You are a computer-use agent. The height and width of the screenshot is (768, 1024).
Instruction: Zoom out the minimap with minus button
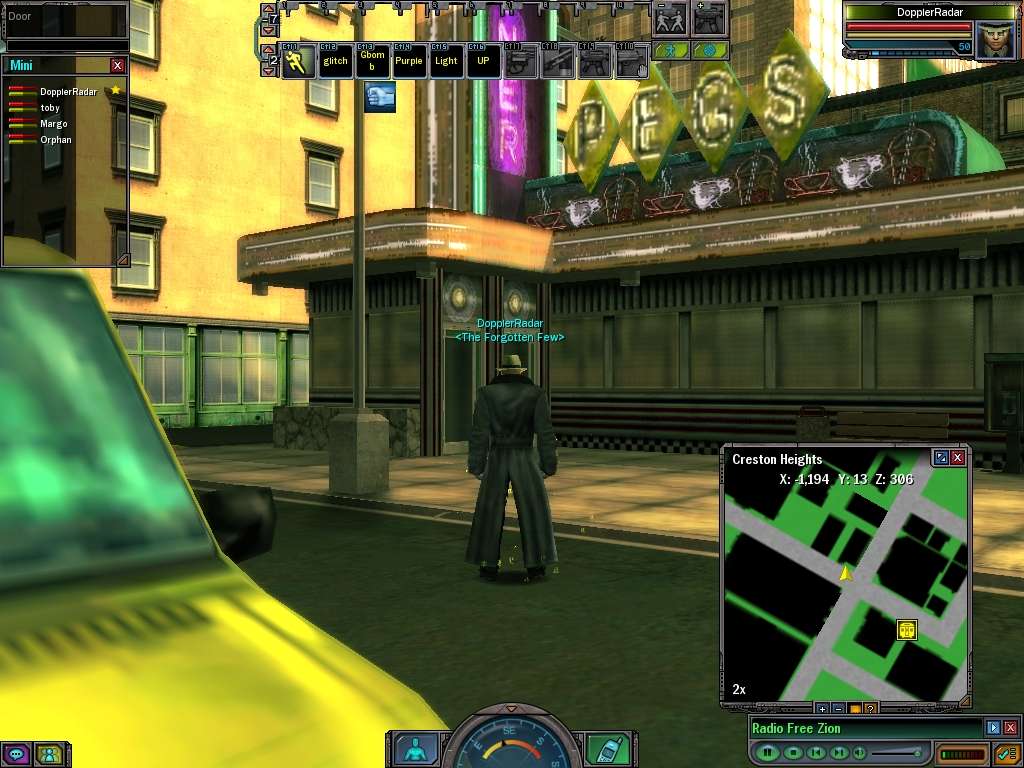click(x=838, y=709)
